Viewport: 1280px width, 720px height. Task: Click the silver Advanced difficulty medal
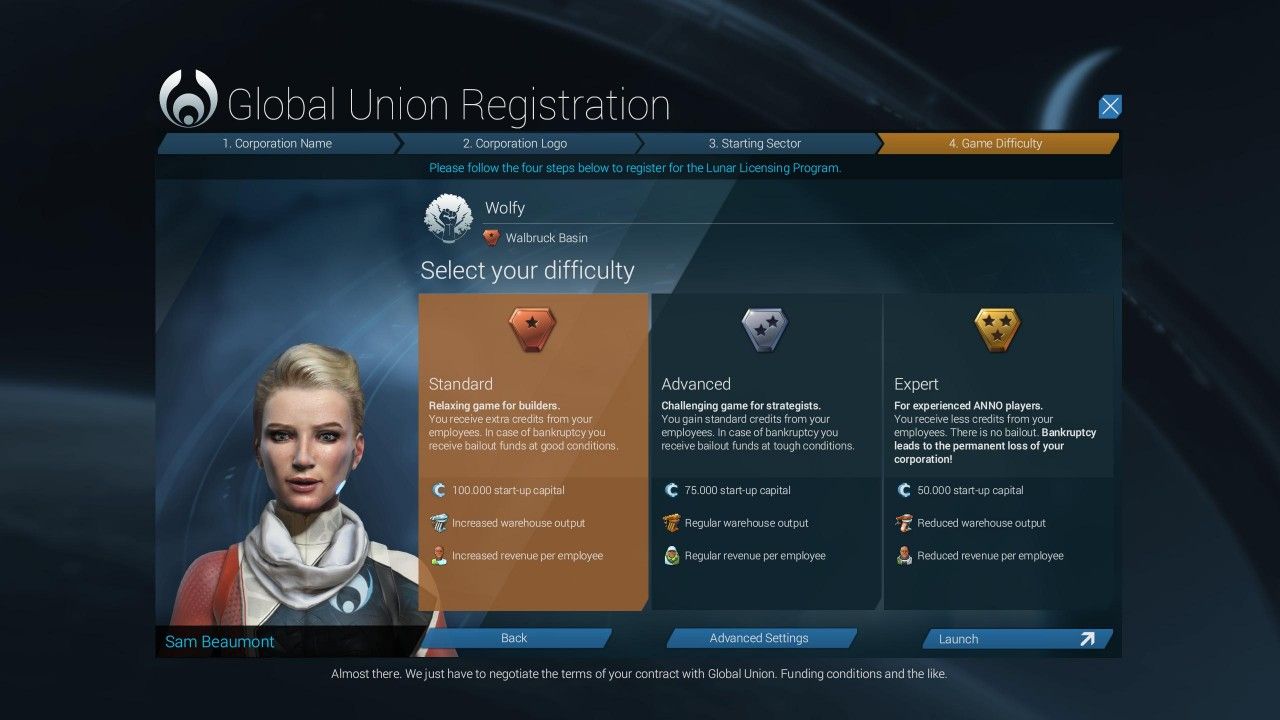765,330
